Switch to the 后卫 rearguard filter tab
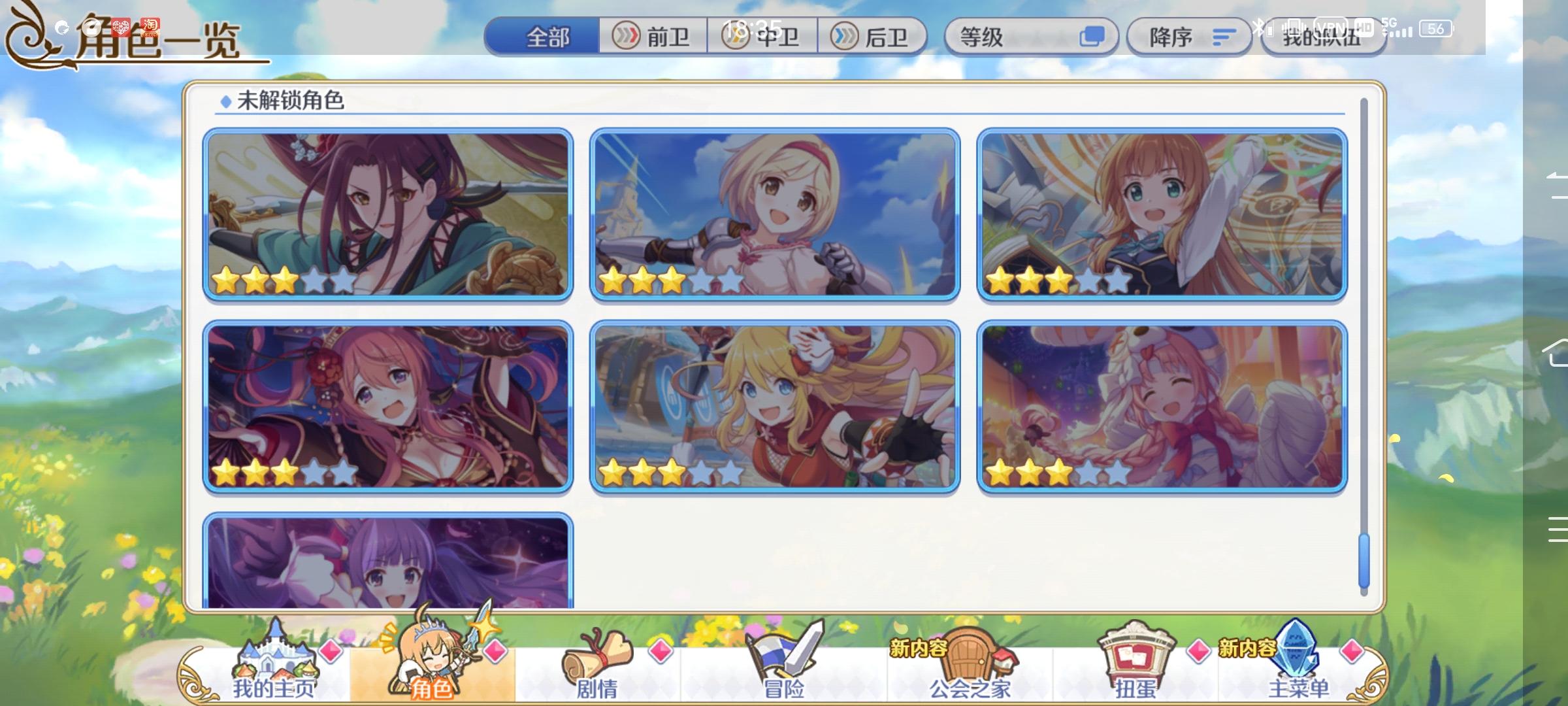The height and width of the screenshot is (706, 1568). pyautogui.click(x=875, y=37)
